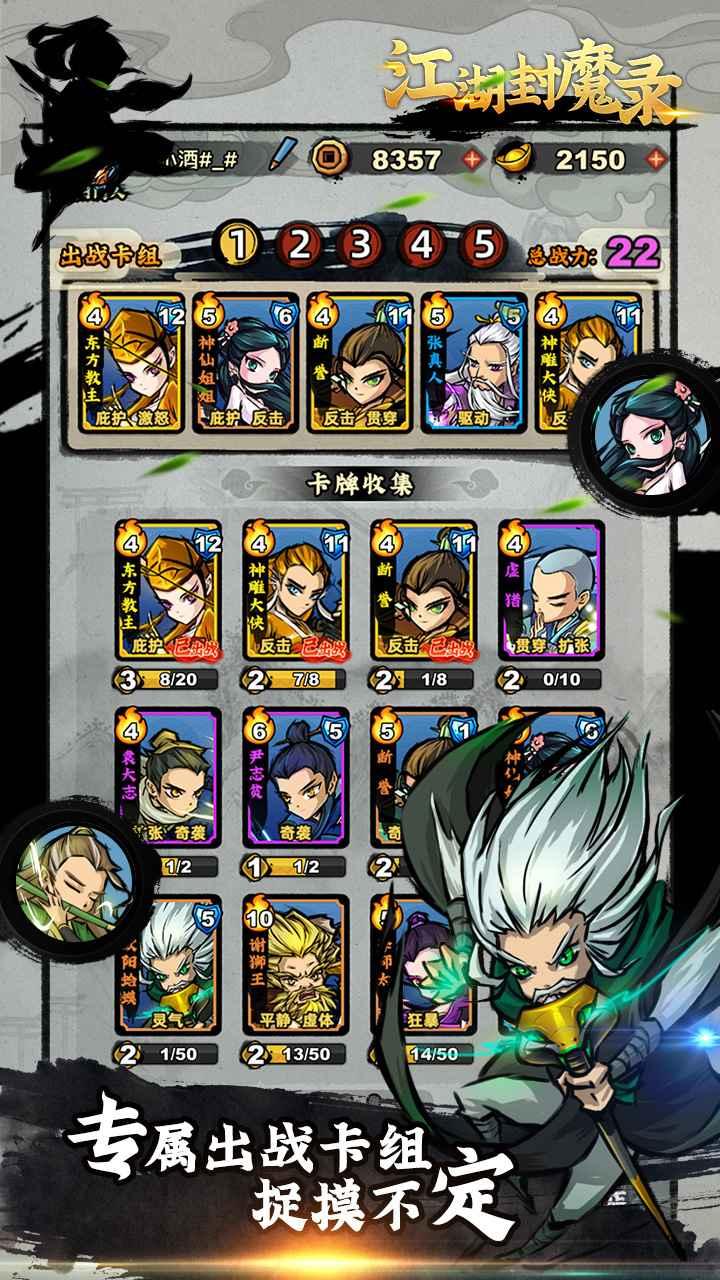Edit player name with pencil icon
The height and width of the screenshot is (1280, 720).
285,157
